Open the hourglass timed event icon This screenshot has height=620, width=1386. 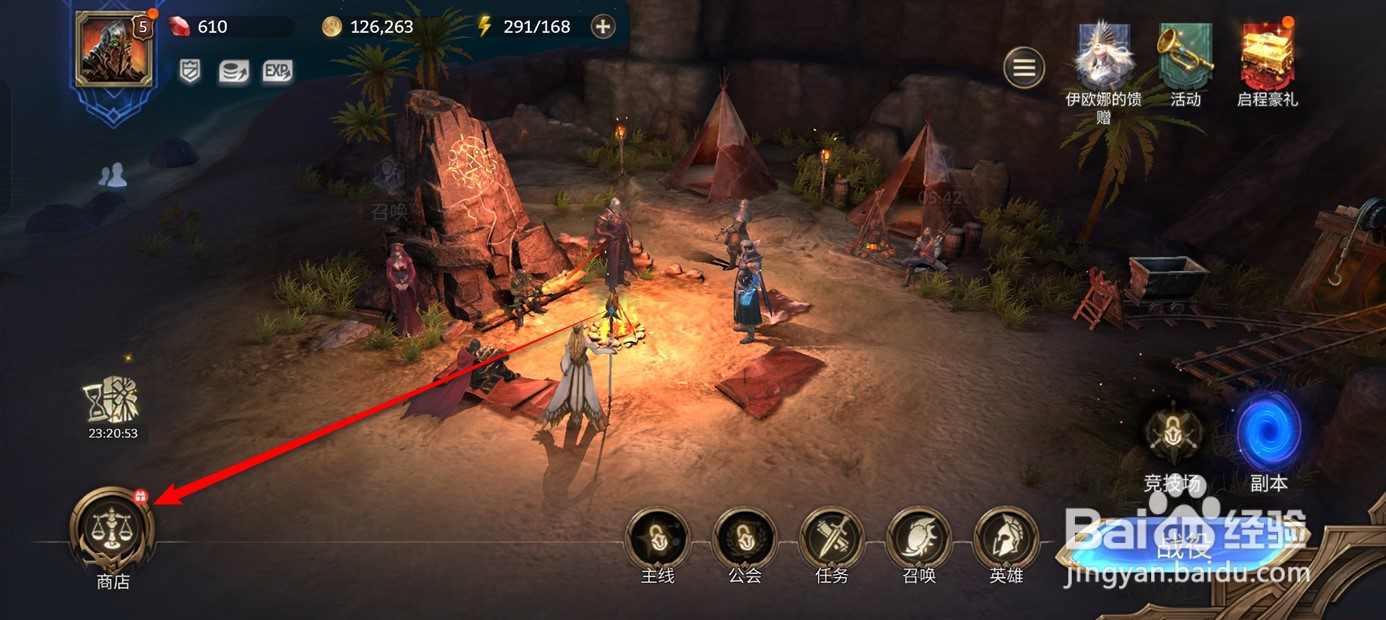click(x=111, y=402)
